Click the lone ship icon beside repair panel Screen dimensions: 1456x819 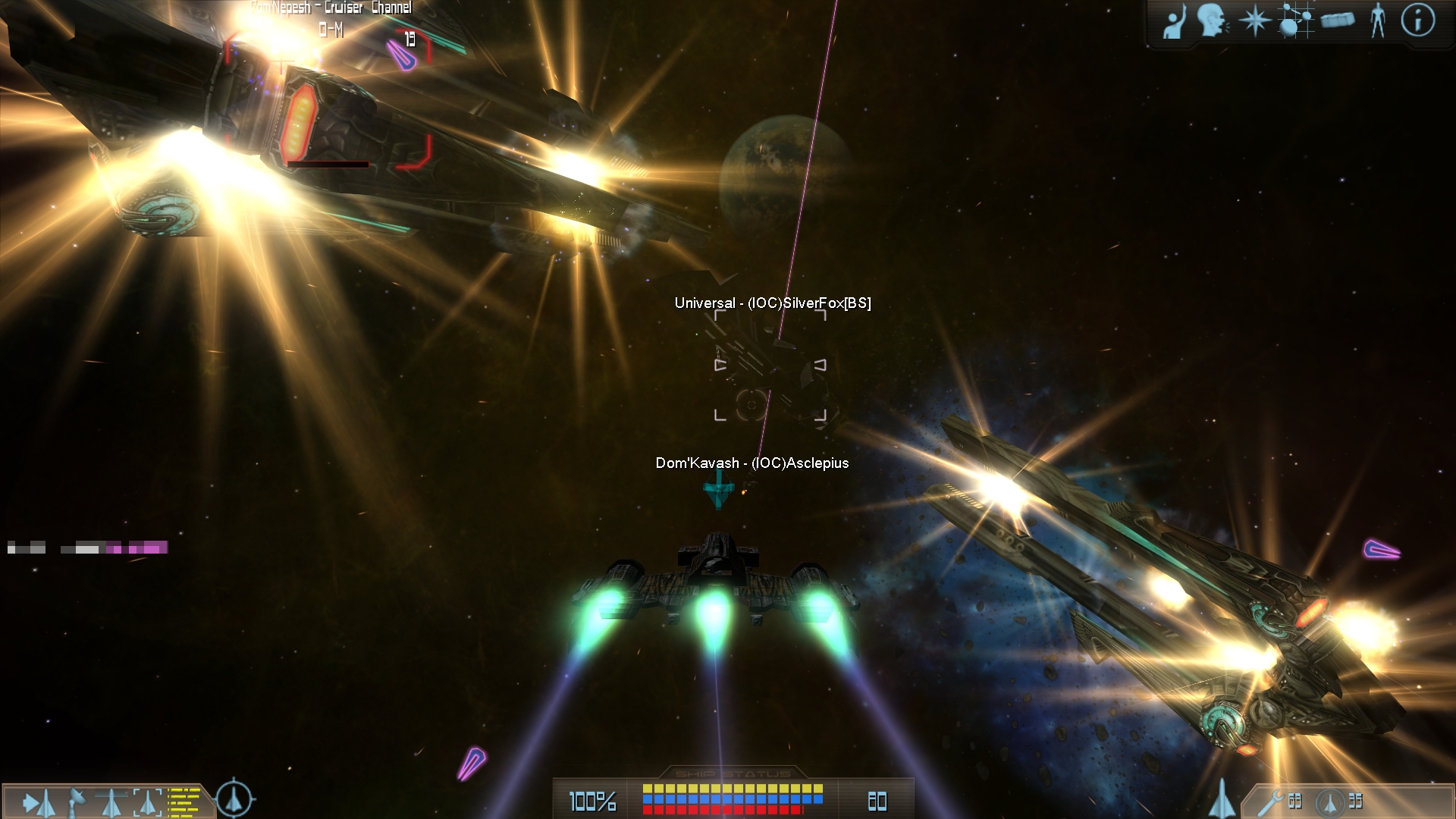tap(1222, 799)
